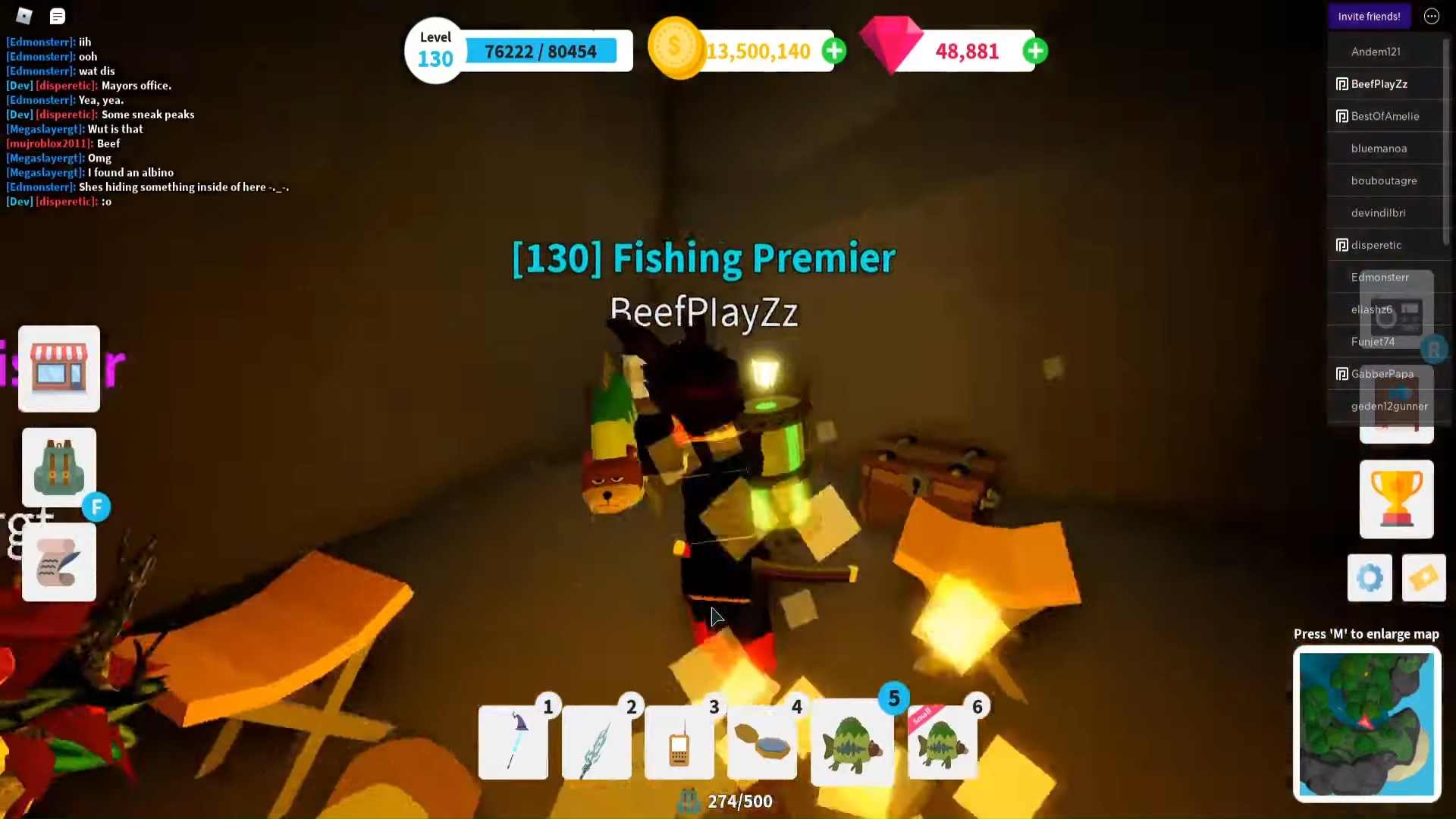Click the Level 130 XP progress bar
This screenshot has width=1456, height=819.
tap(541, 51)
